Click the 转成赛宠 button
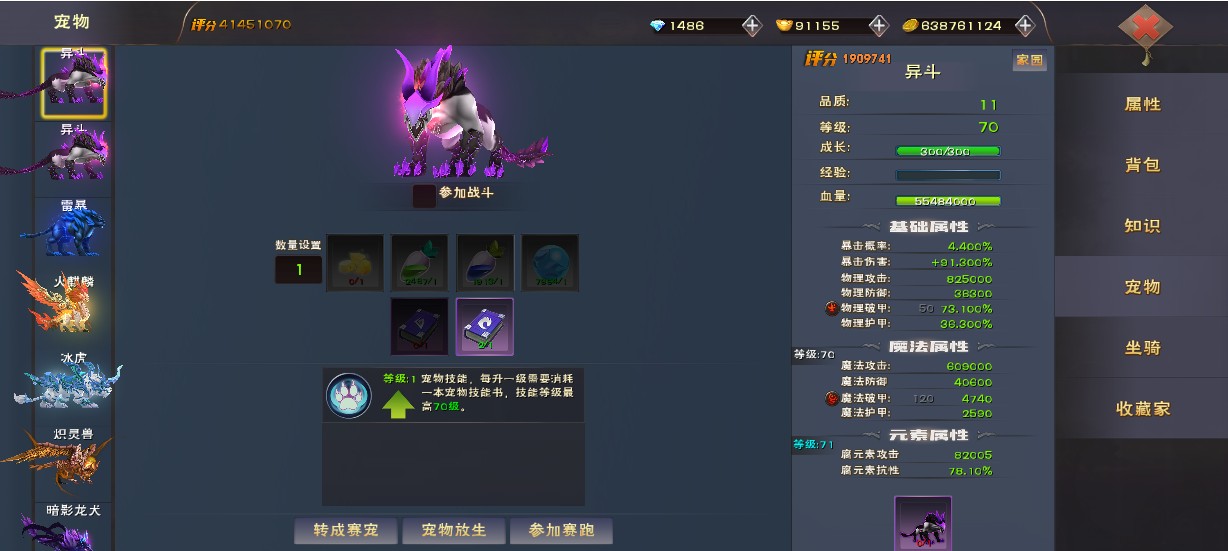 click(346, 530)
